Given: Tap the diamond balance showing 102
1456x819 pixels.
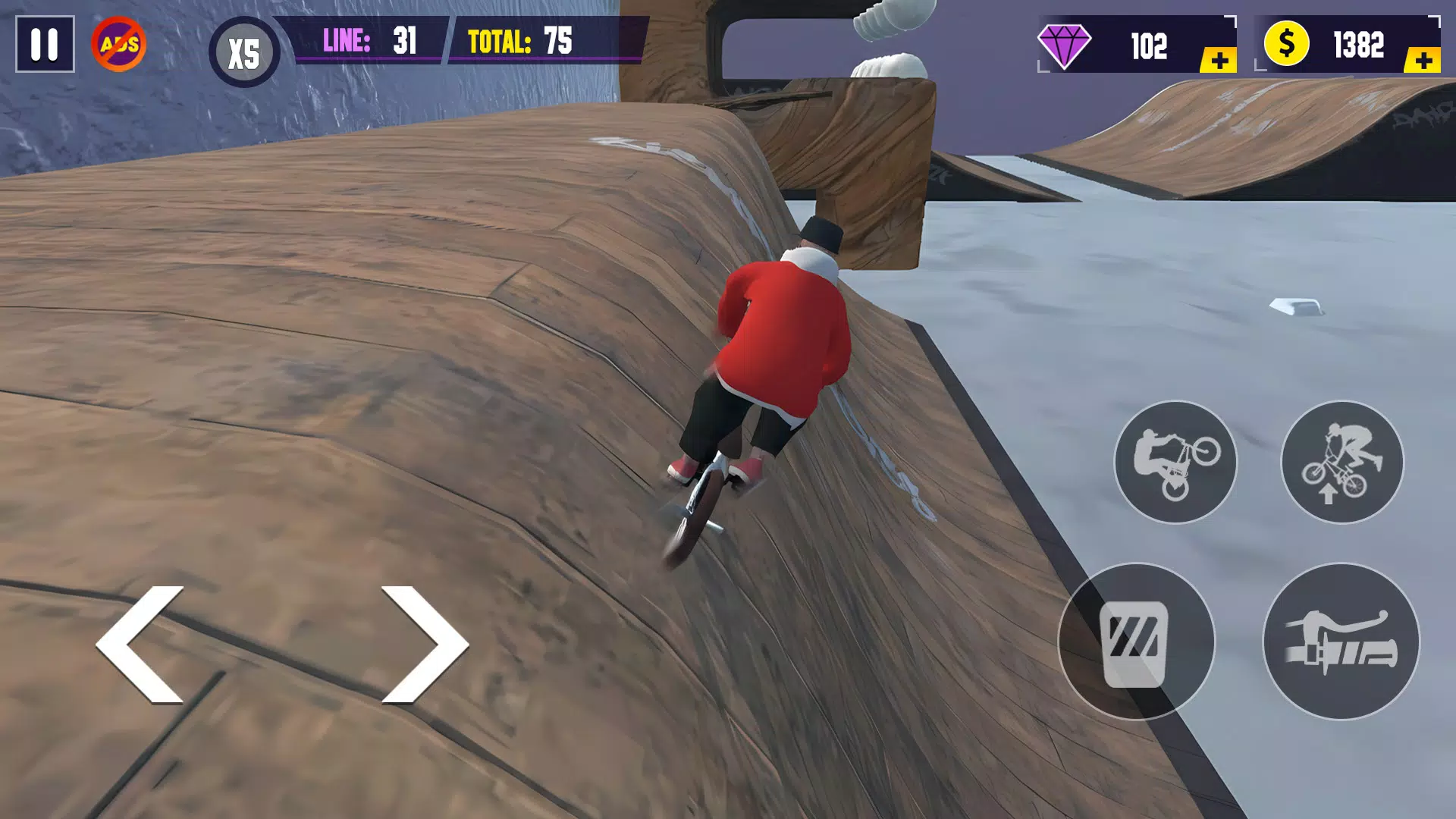Looking at the screenshot, I should [x=1150, y=47].
